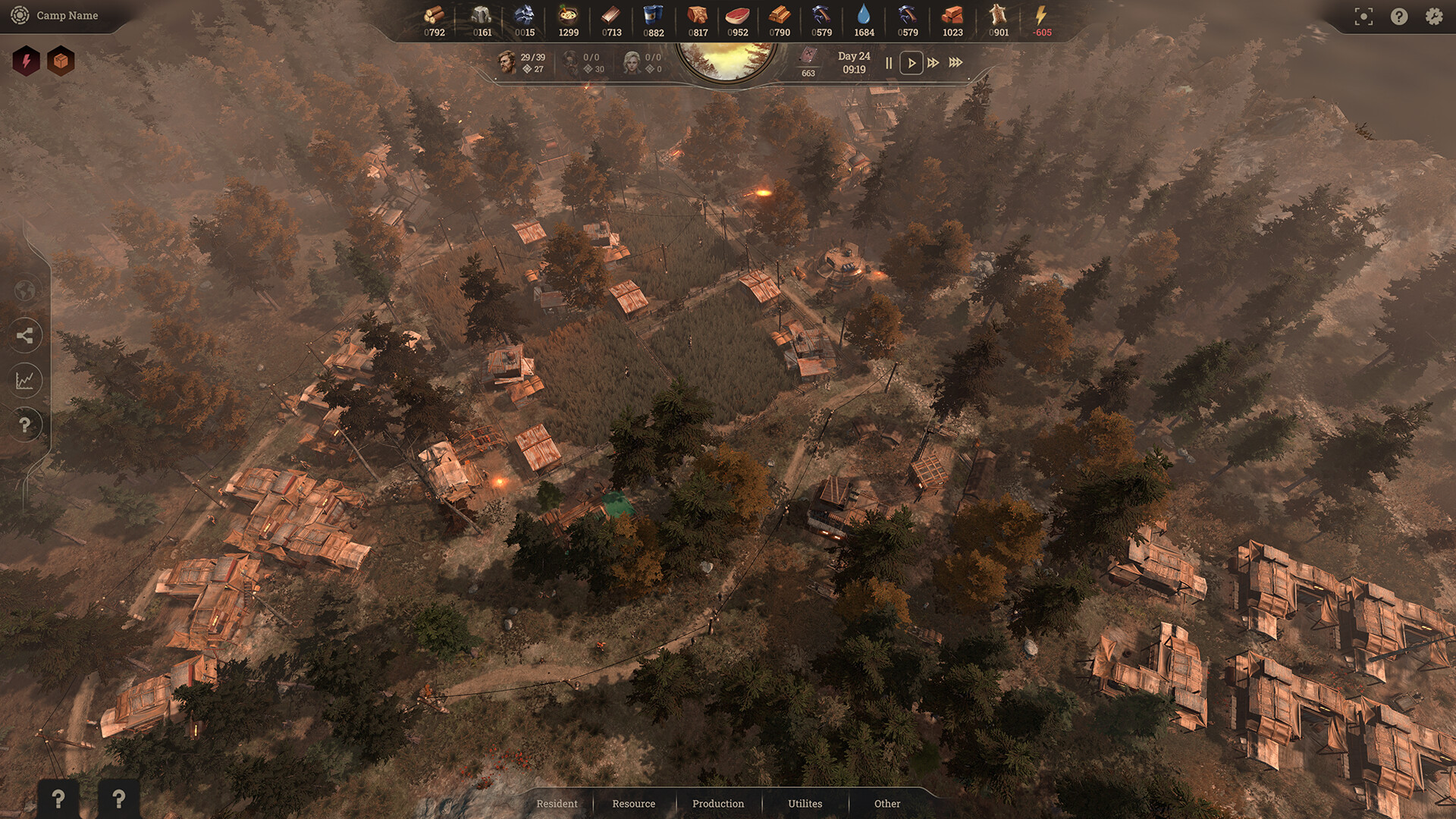The width and height of the screenshot is (1456, 819).
Task: Open the Production category panel
Action: point(717,804)
